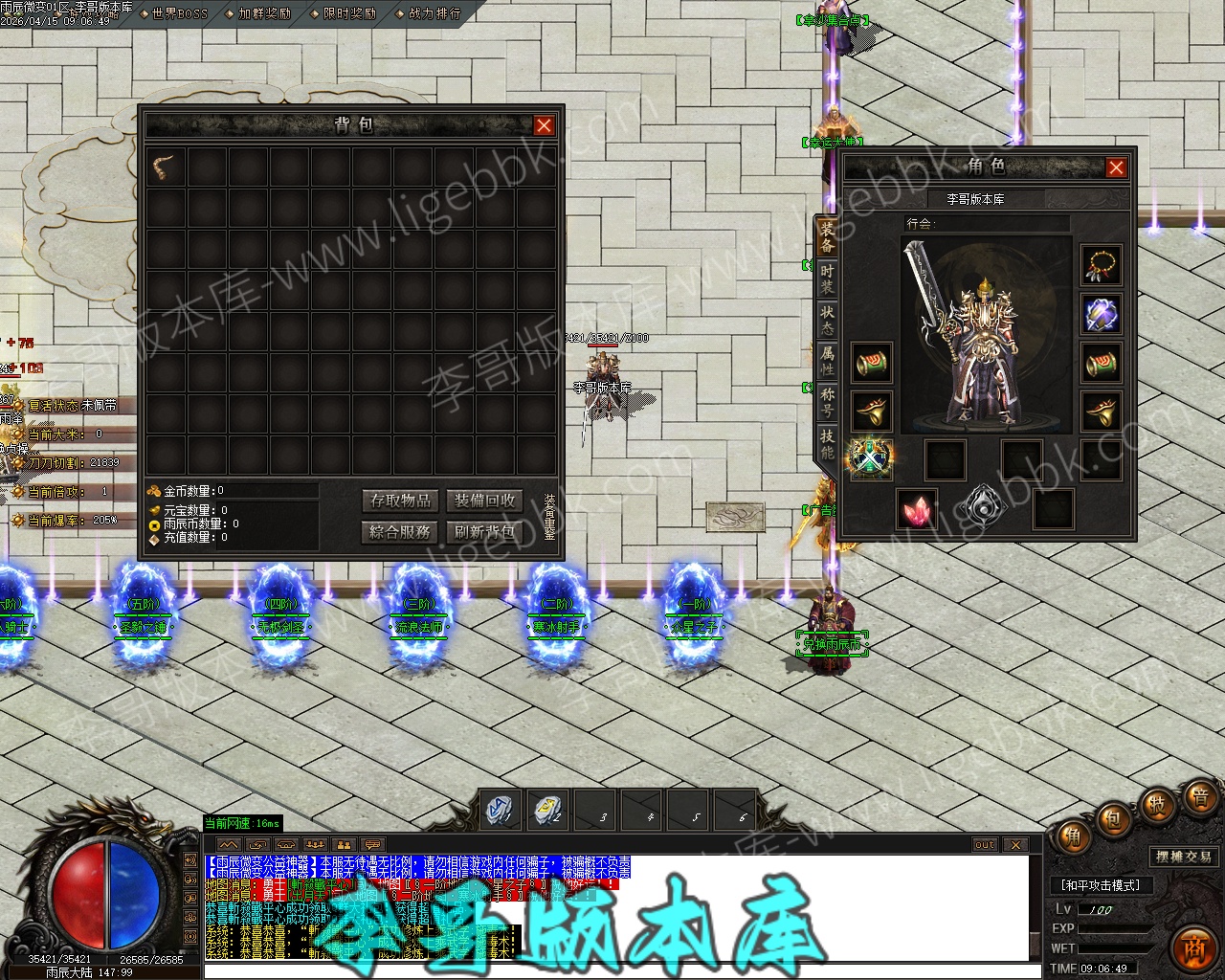Switch to the 时装 fashion tab
The height and width of the screenshot is (980, 1225).
point(827,278)
